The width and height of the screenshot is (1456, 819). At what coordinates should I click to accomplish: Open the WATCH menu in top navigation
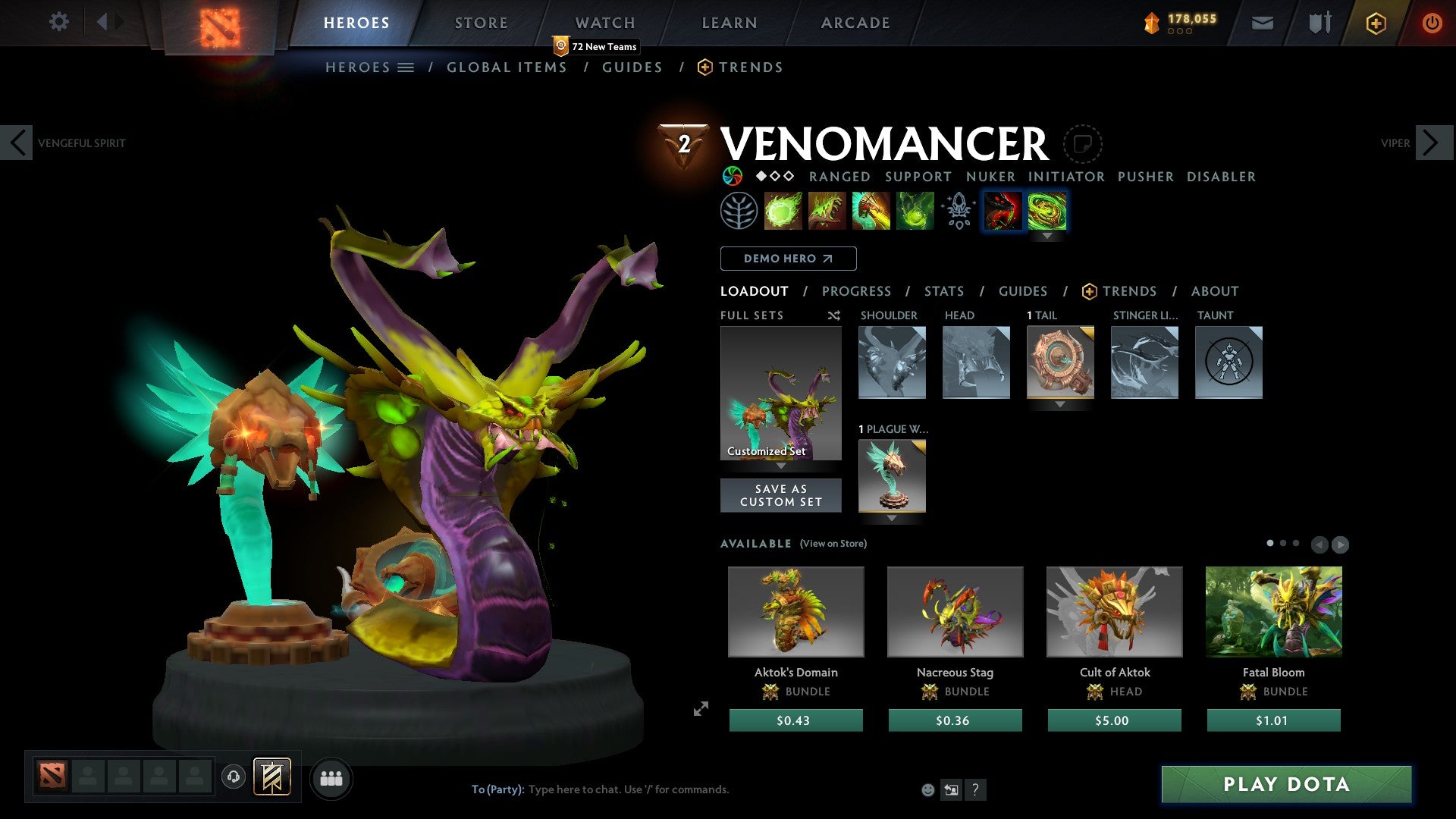click(604, 22)
